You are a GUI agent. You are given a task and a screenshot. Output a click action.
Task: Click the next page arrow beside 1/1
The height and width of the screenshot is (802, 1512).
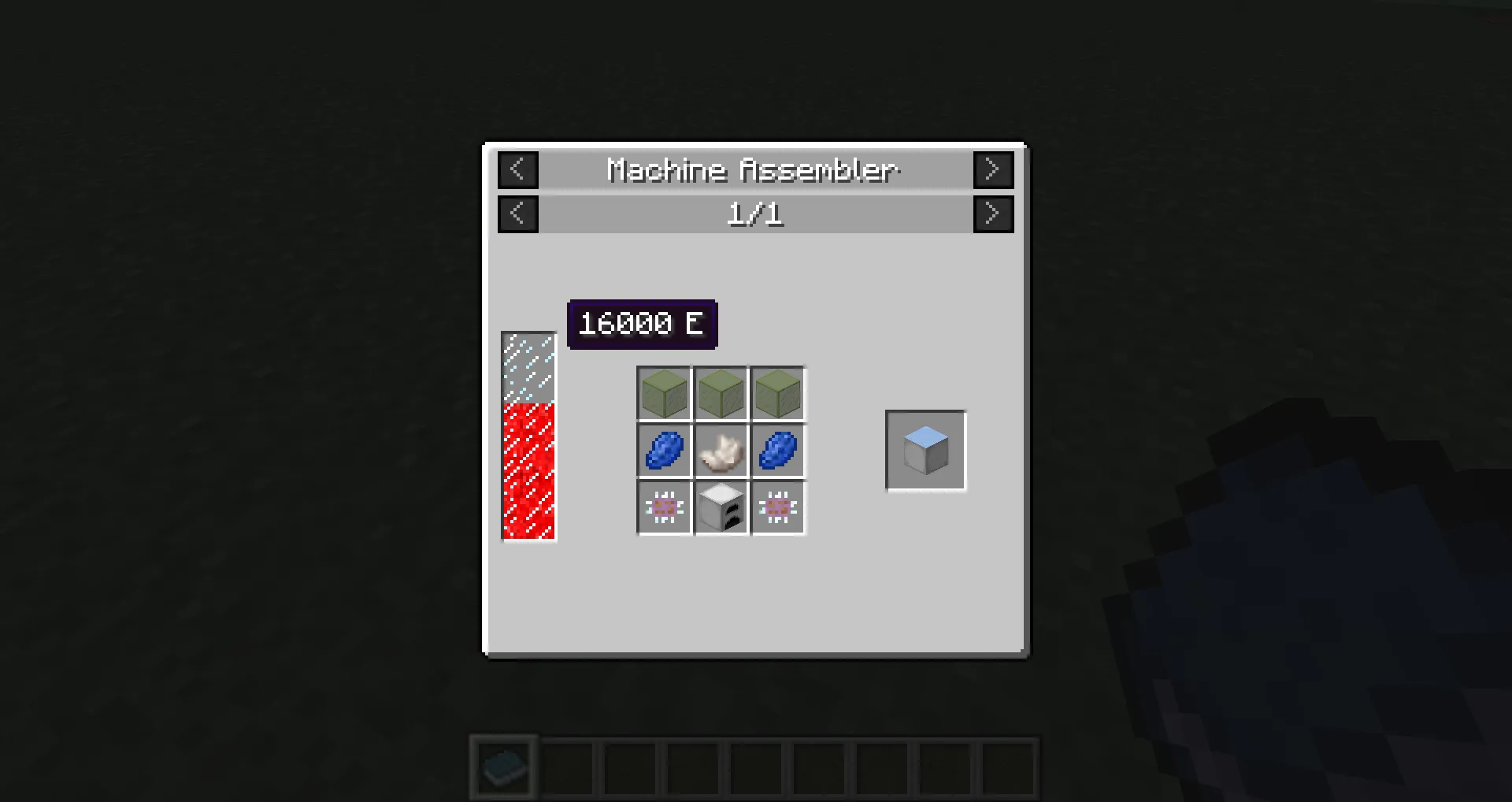tap(993, 213)
